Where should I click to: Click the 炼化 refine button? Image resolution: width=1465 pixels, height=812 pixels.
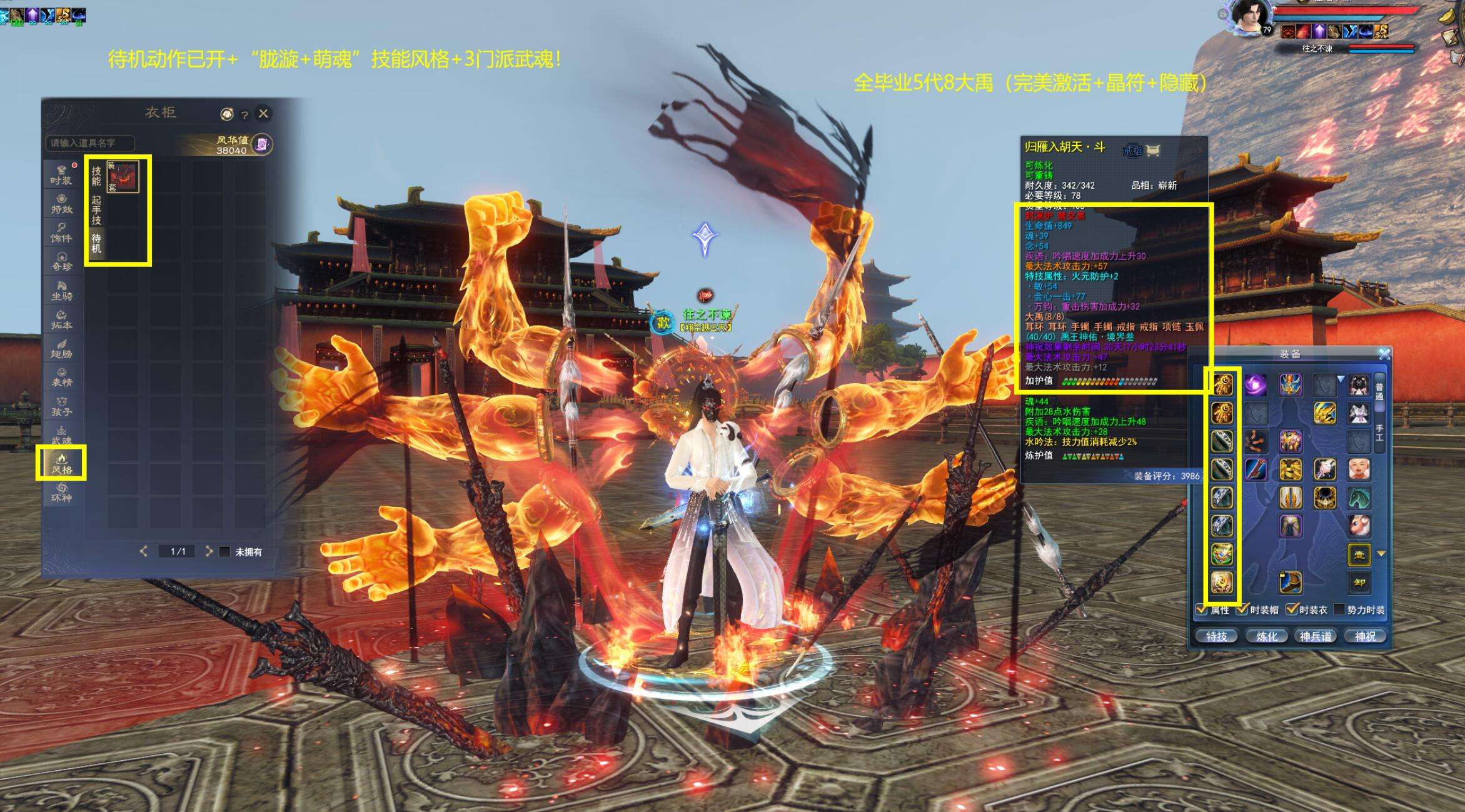(x=1266, y=636)
